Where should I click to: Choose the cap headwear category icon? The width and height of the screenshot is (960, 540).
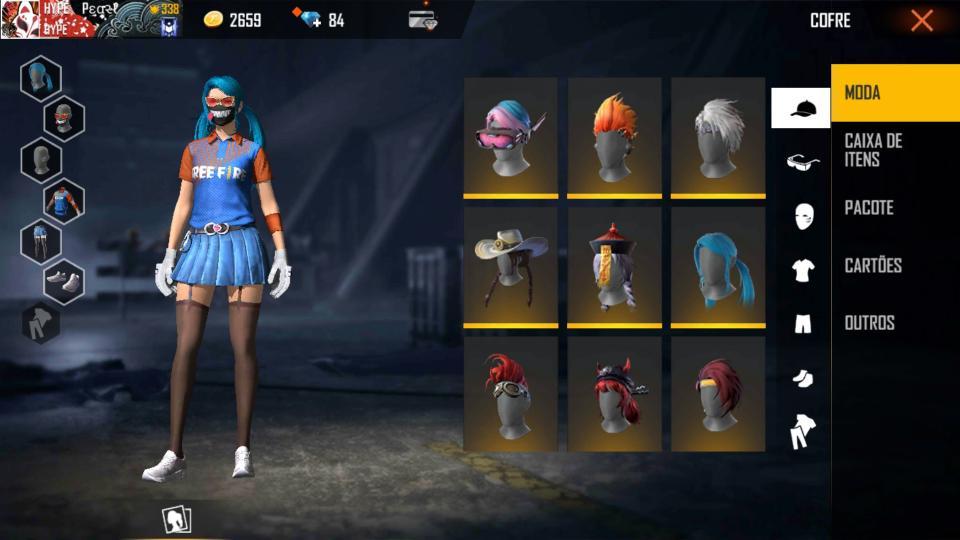(x=801, y=108)
